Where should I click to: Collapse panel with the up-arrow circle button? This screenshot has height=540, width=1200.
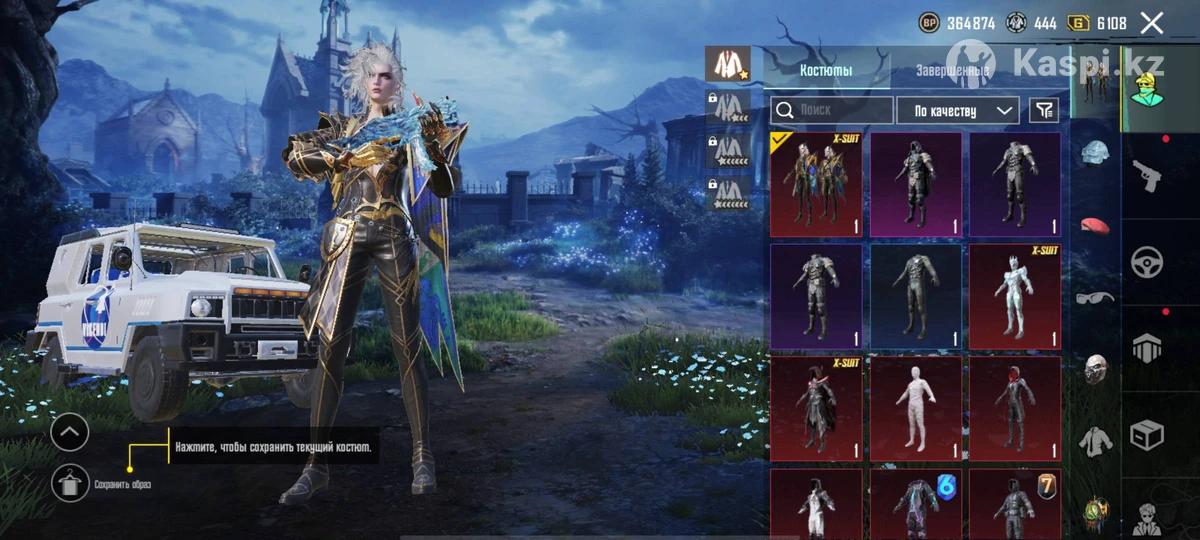[x=70, y=432]
